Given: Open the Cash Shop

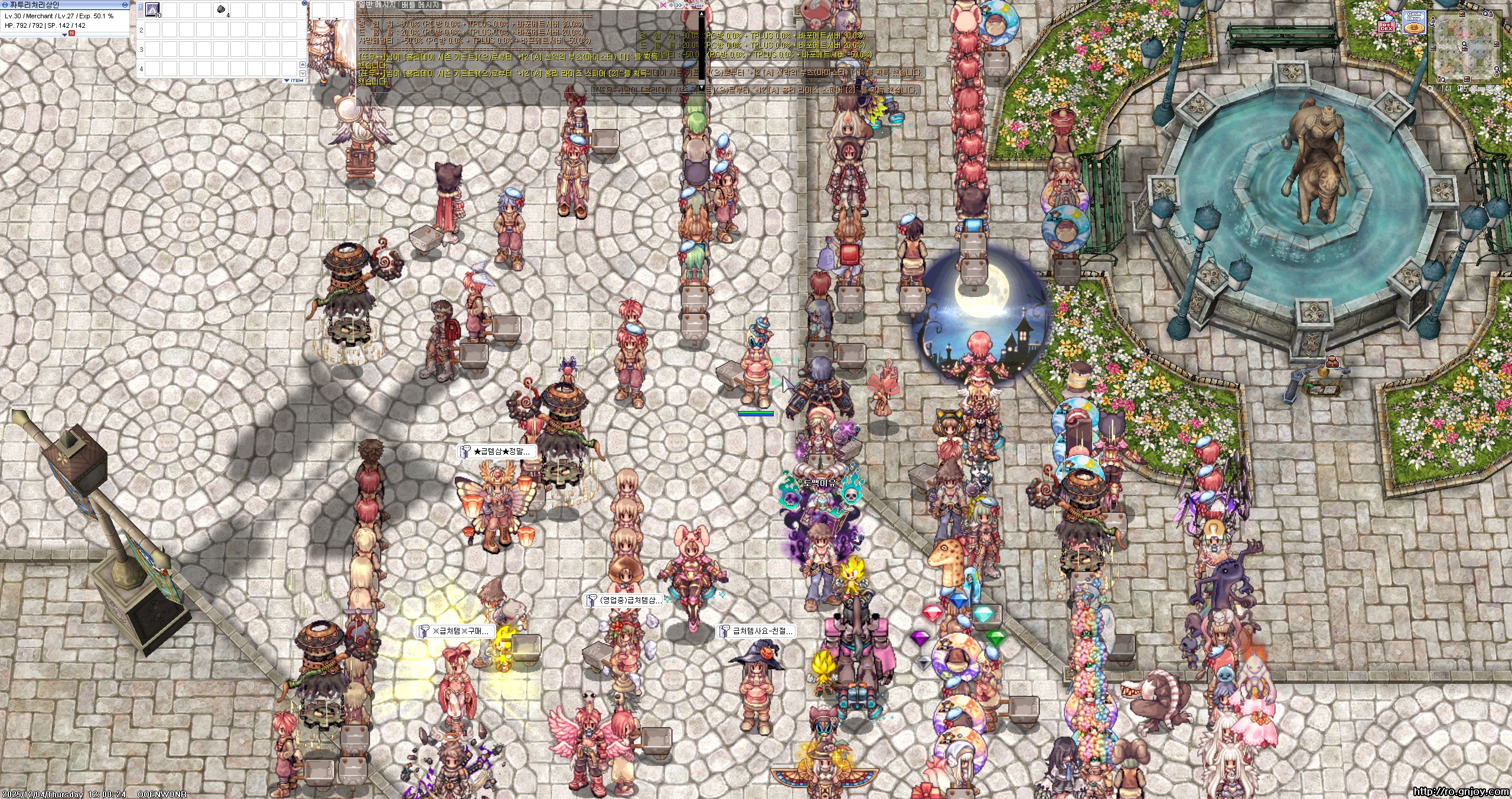Looking at the screenshot, I should 1413,21.
